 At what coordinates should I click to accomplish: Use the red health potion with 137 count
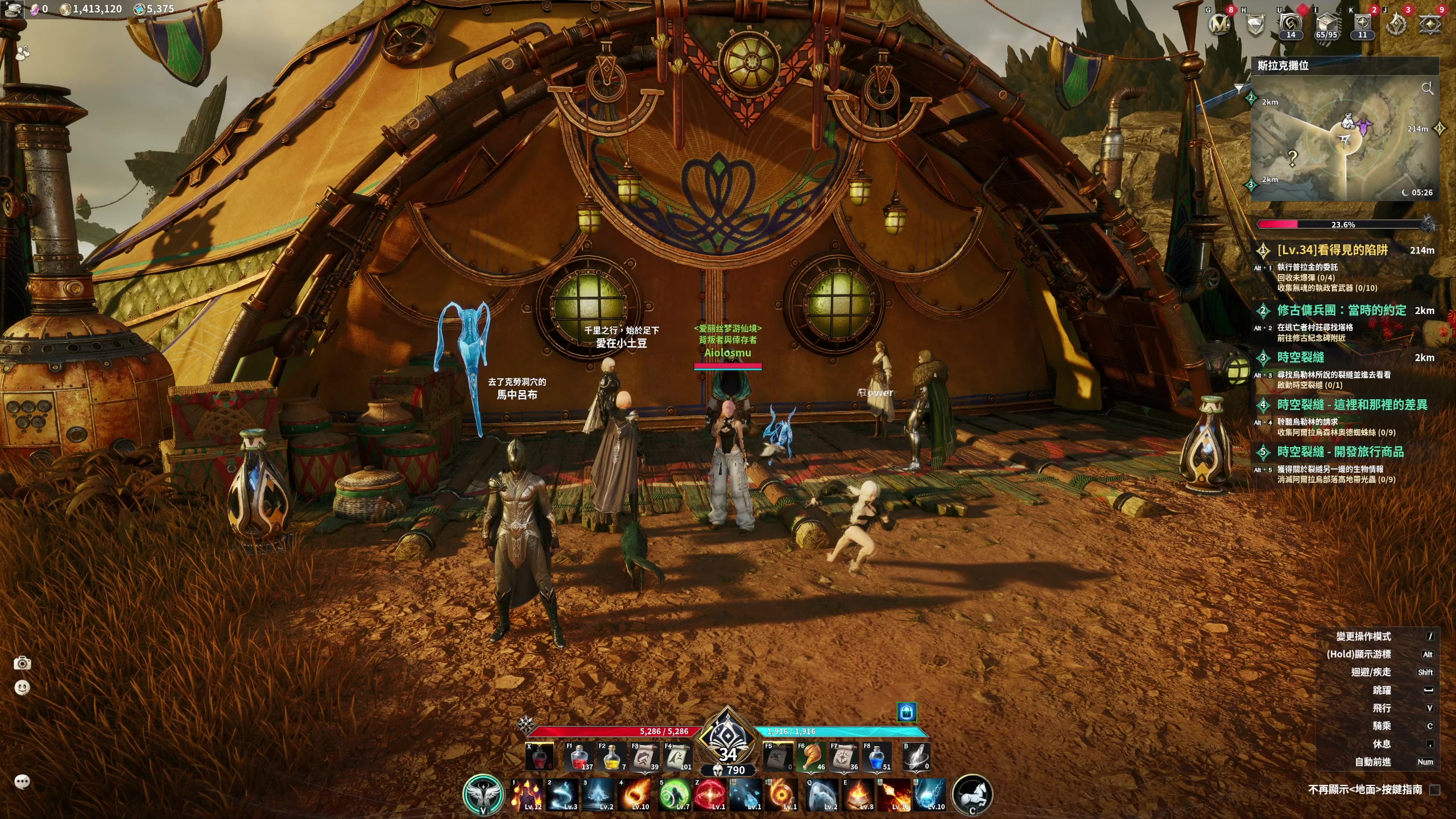click(580, 758)
